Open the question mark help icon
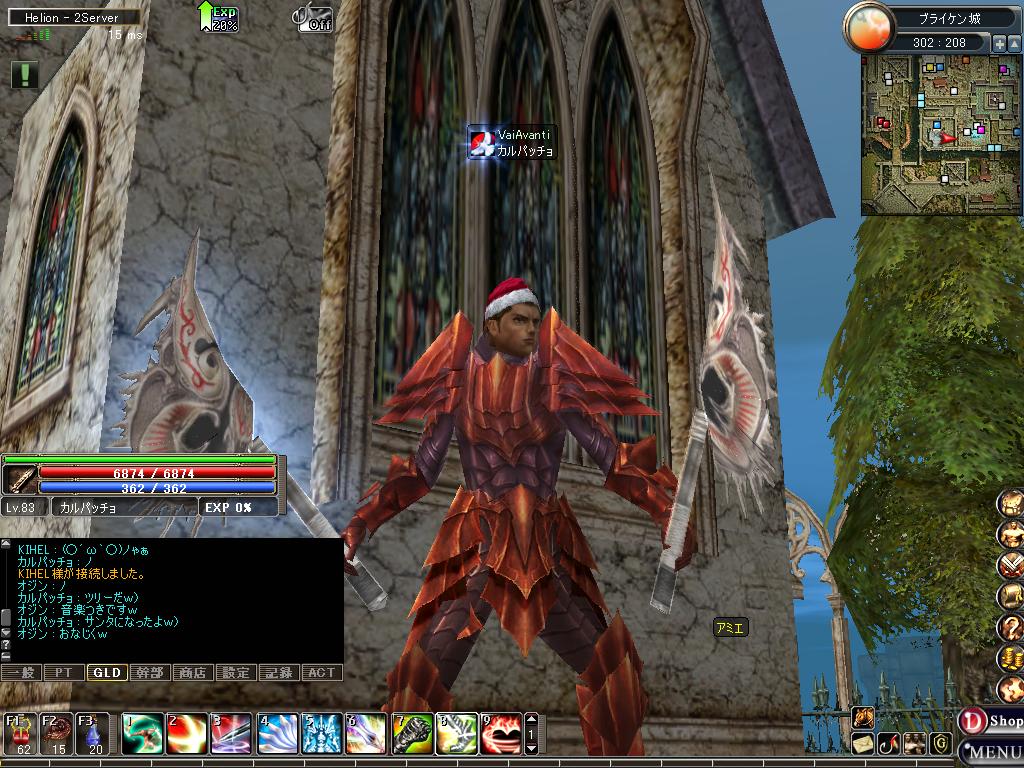 coord(1010,627)
